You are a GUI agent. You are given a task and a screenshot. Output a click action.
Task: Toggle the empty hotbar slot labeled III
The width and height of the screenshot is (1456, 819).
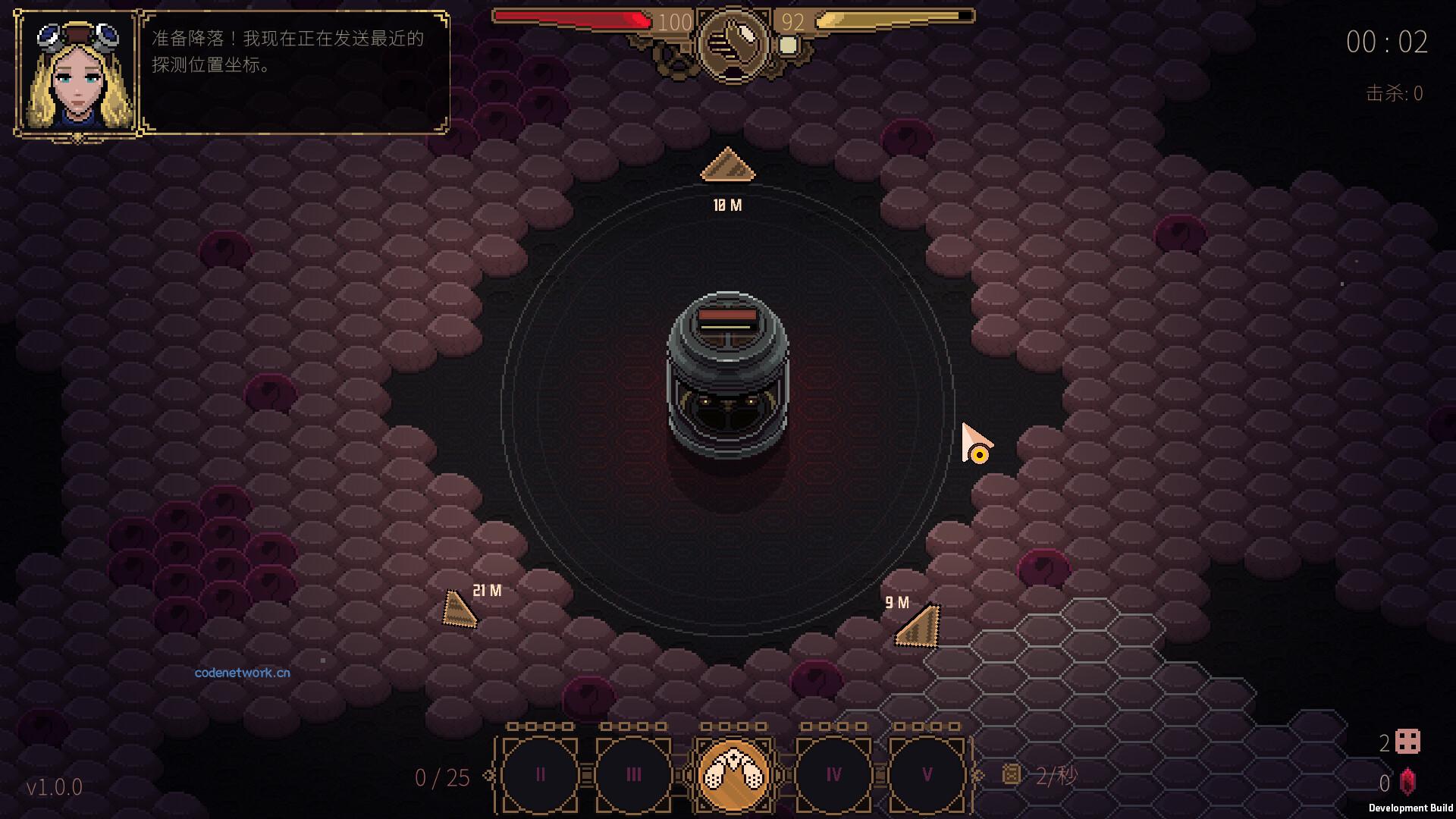(634, 775)
